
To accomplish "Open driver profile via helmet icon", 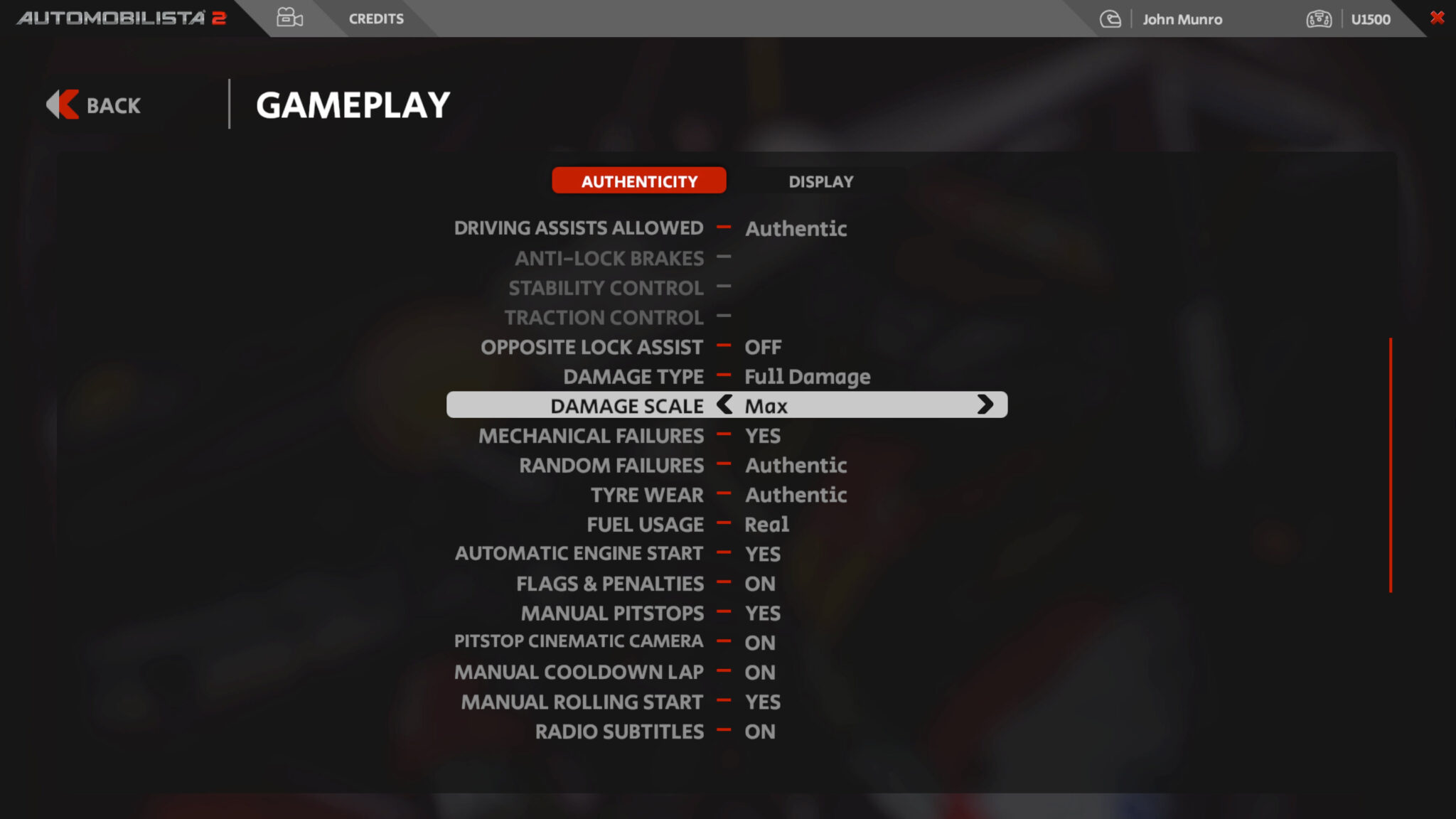I will click(x=1109, y=18).
